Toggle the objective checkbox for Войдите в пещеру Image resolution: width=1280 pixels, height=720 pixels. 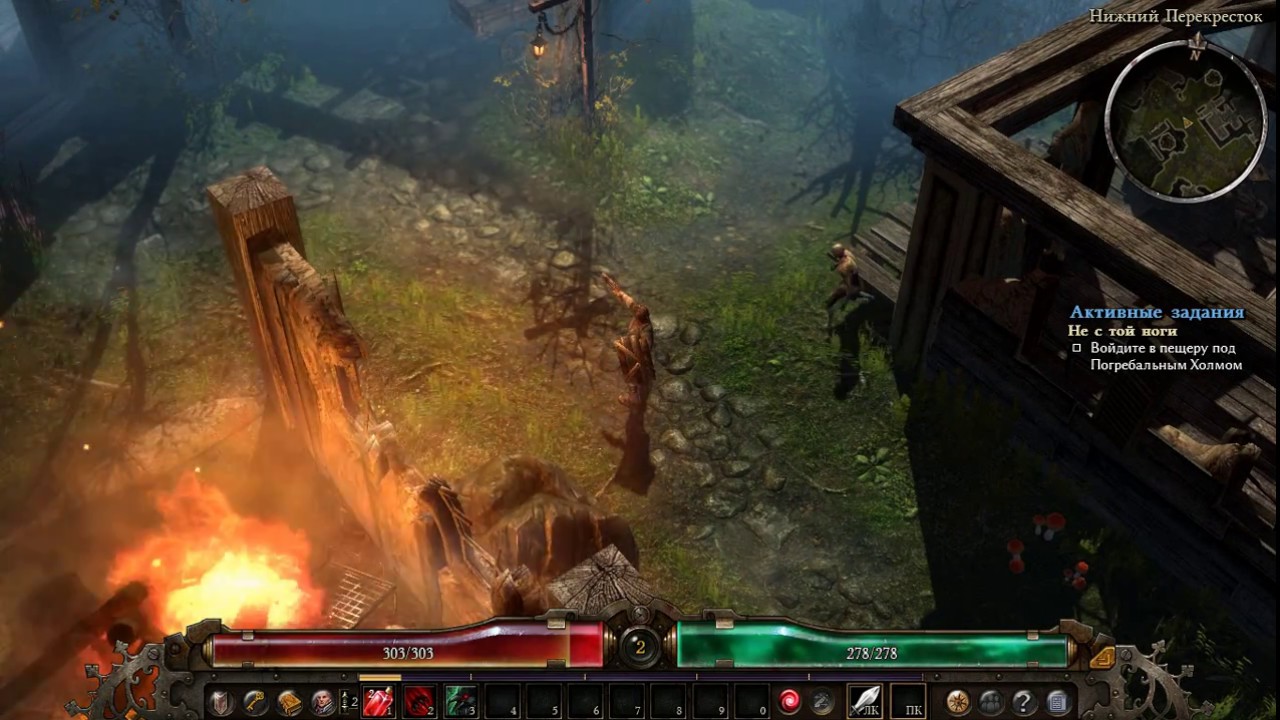[x=1075, y=349]
